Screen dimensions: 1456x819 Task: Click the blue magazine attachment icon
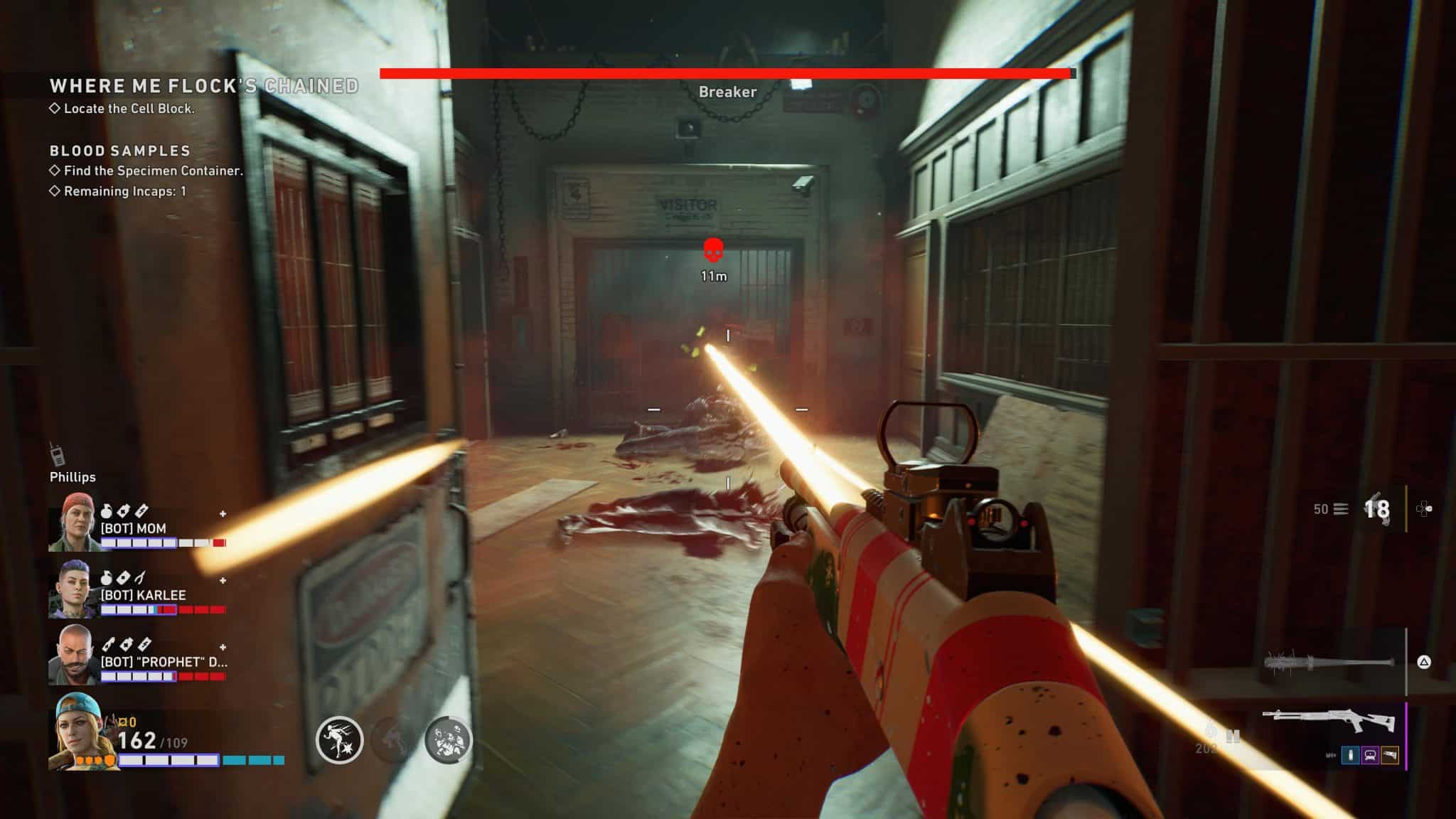[x=1350, y=756]
